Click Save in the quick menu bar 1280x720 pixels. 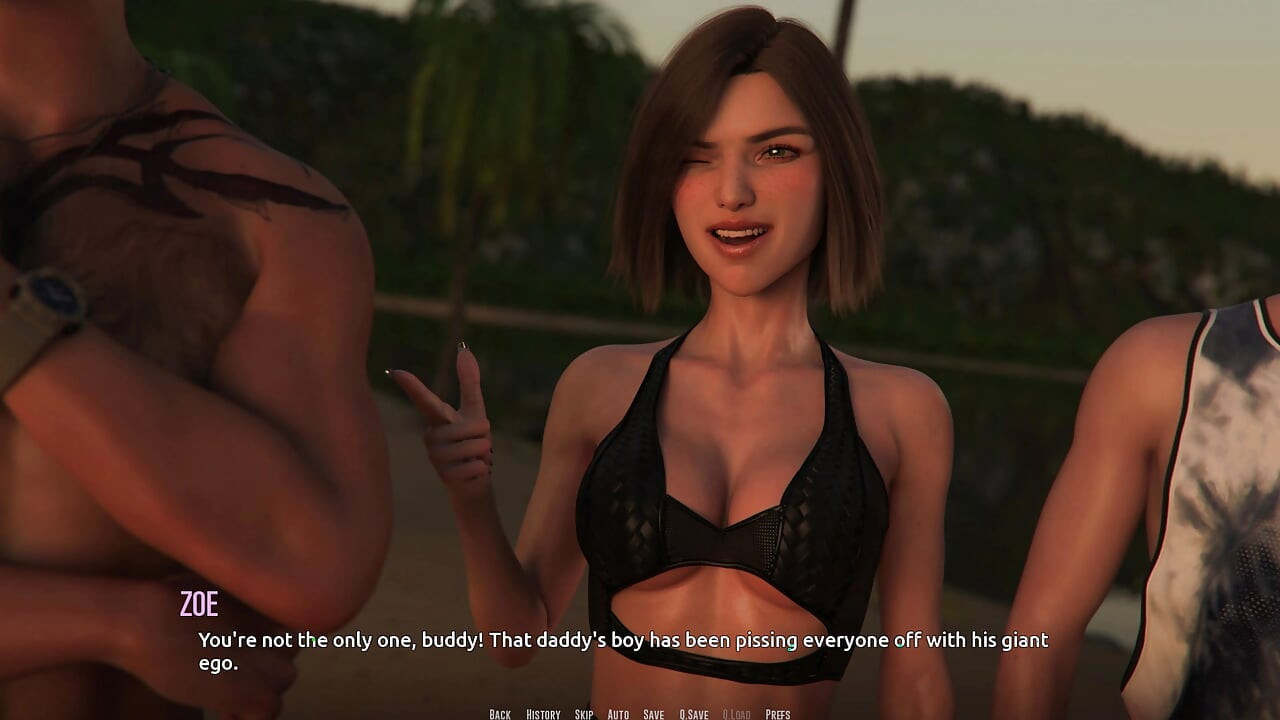652,714
